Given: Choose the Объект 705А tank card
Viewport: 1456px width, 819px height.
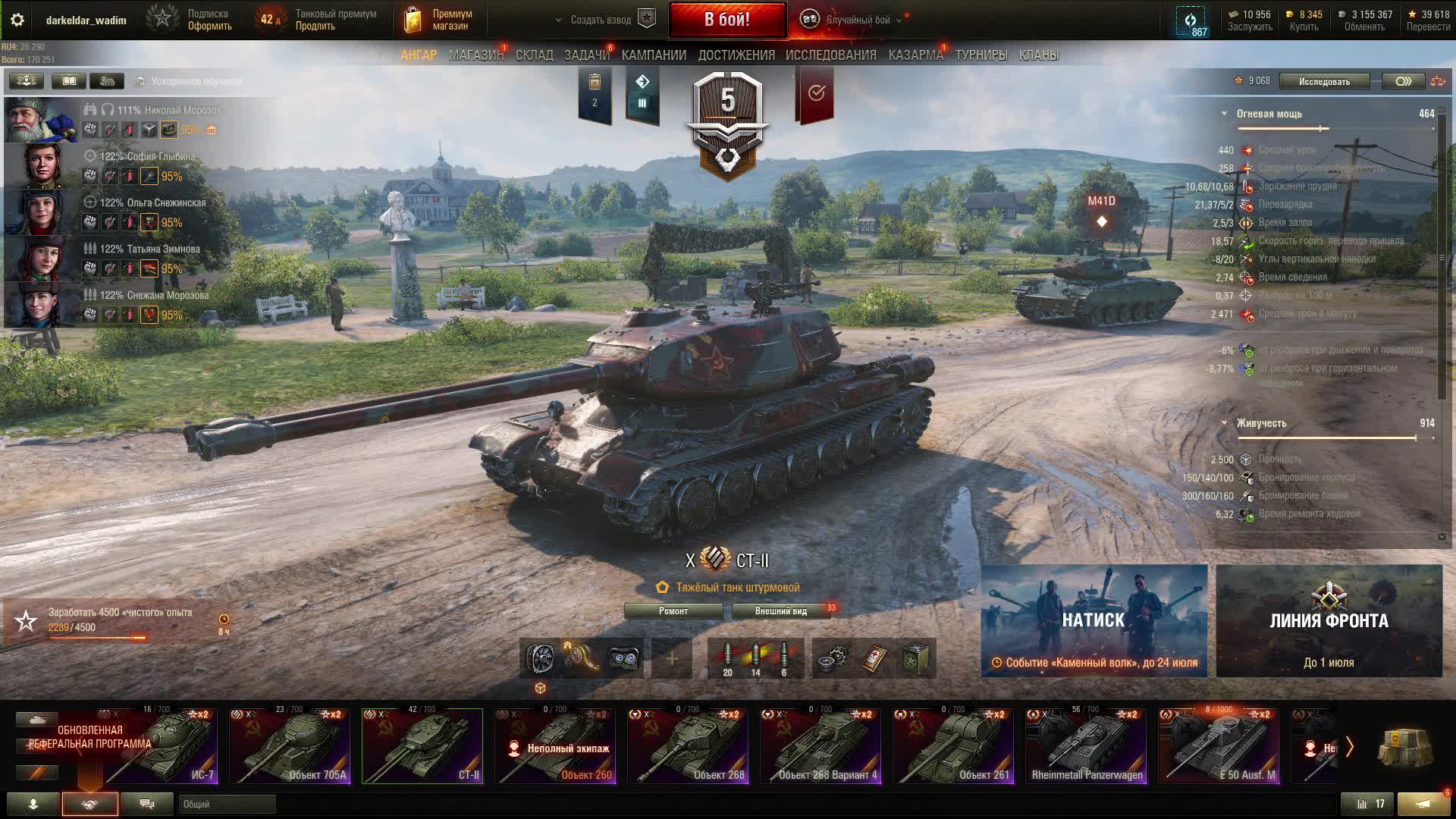Looking at the screenshot, I should pyautogui.click(x=290, y=746).
